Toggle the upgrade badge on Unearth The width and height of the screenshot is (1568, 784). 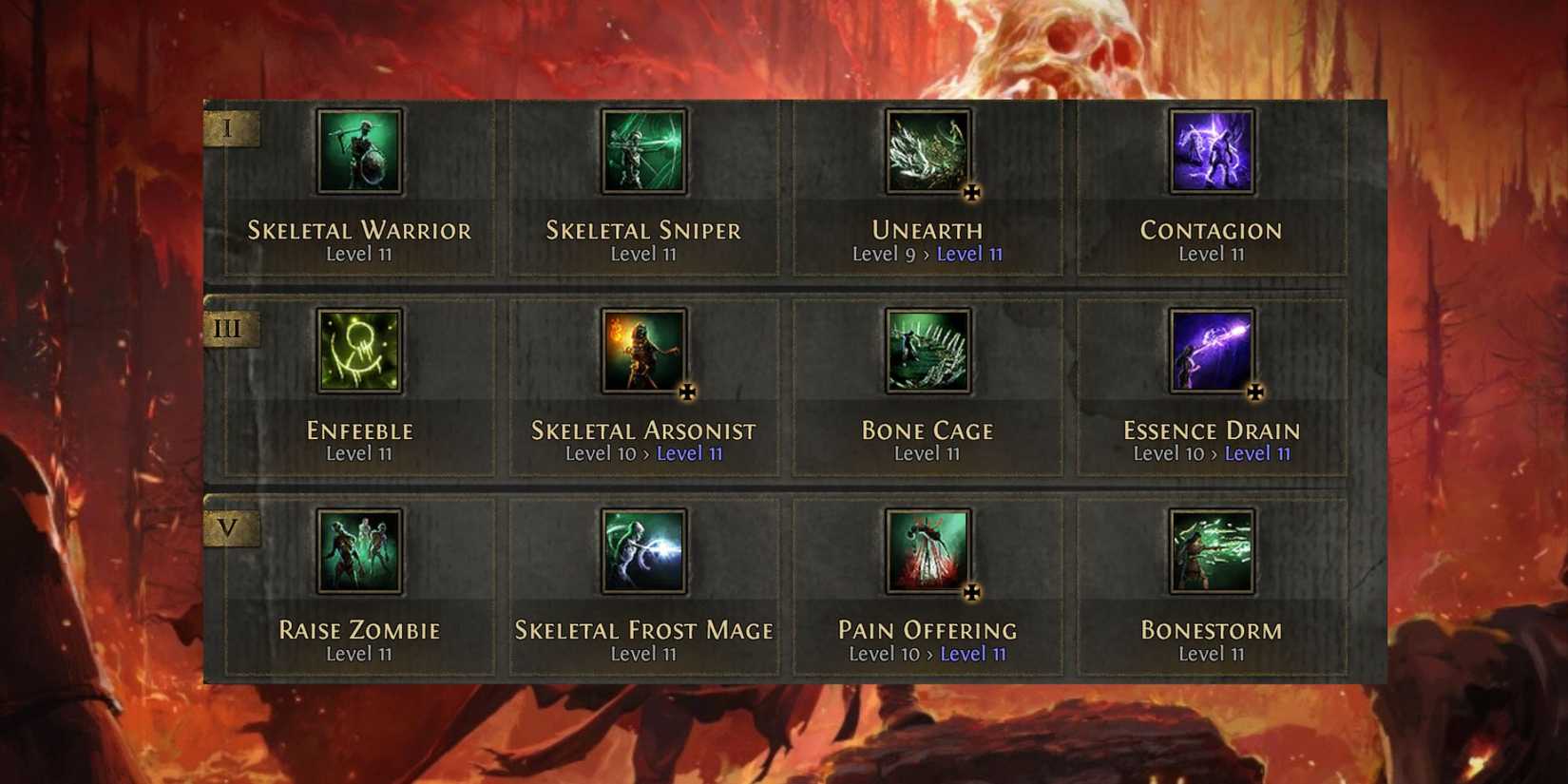point(970,193)
